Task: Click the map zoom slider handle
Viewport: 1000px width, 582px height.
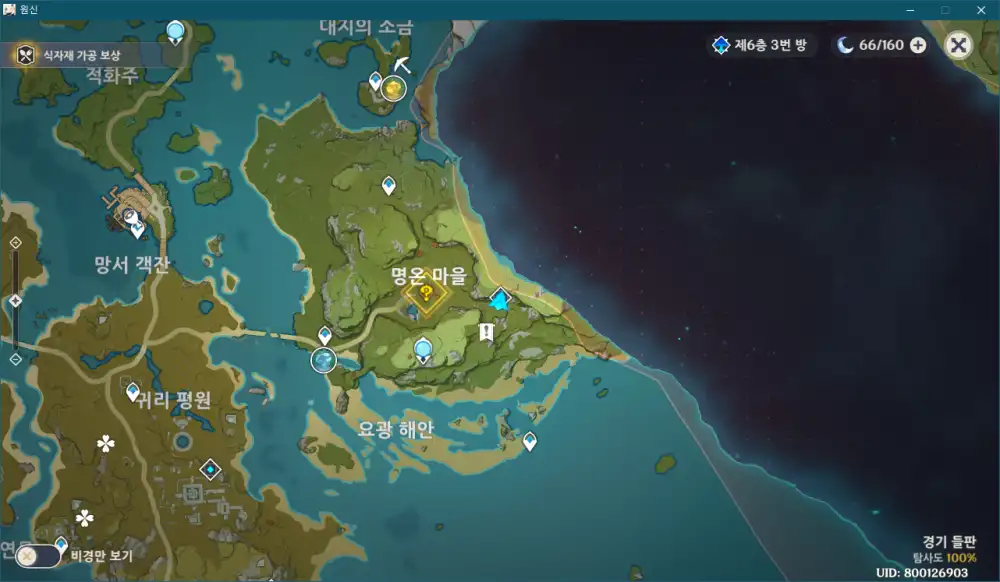Action: click(15, 301)
